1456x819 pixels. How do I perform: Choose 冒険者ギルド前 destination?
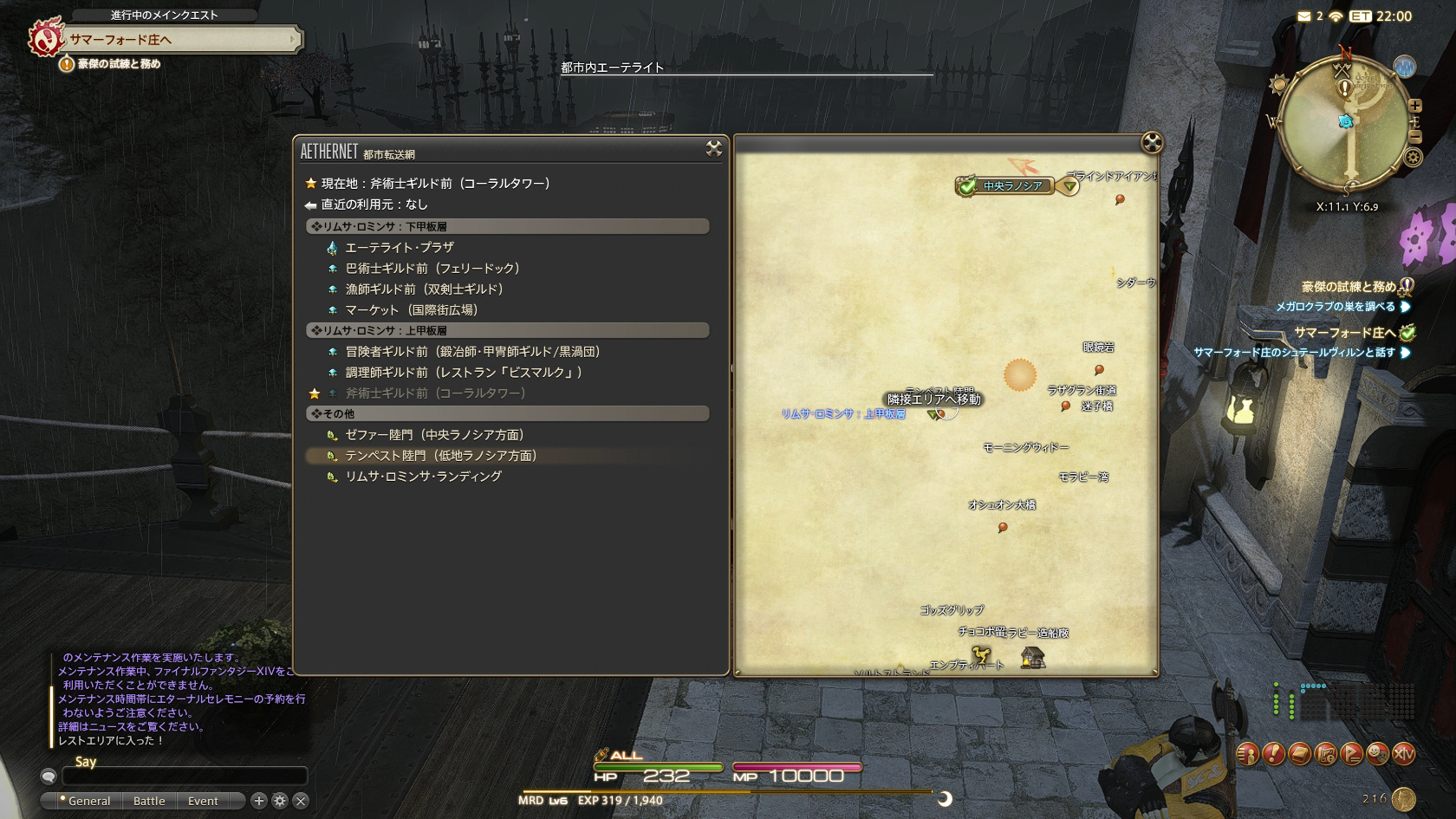pos(472,352)
